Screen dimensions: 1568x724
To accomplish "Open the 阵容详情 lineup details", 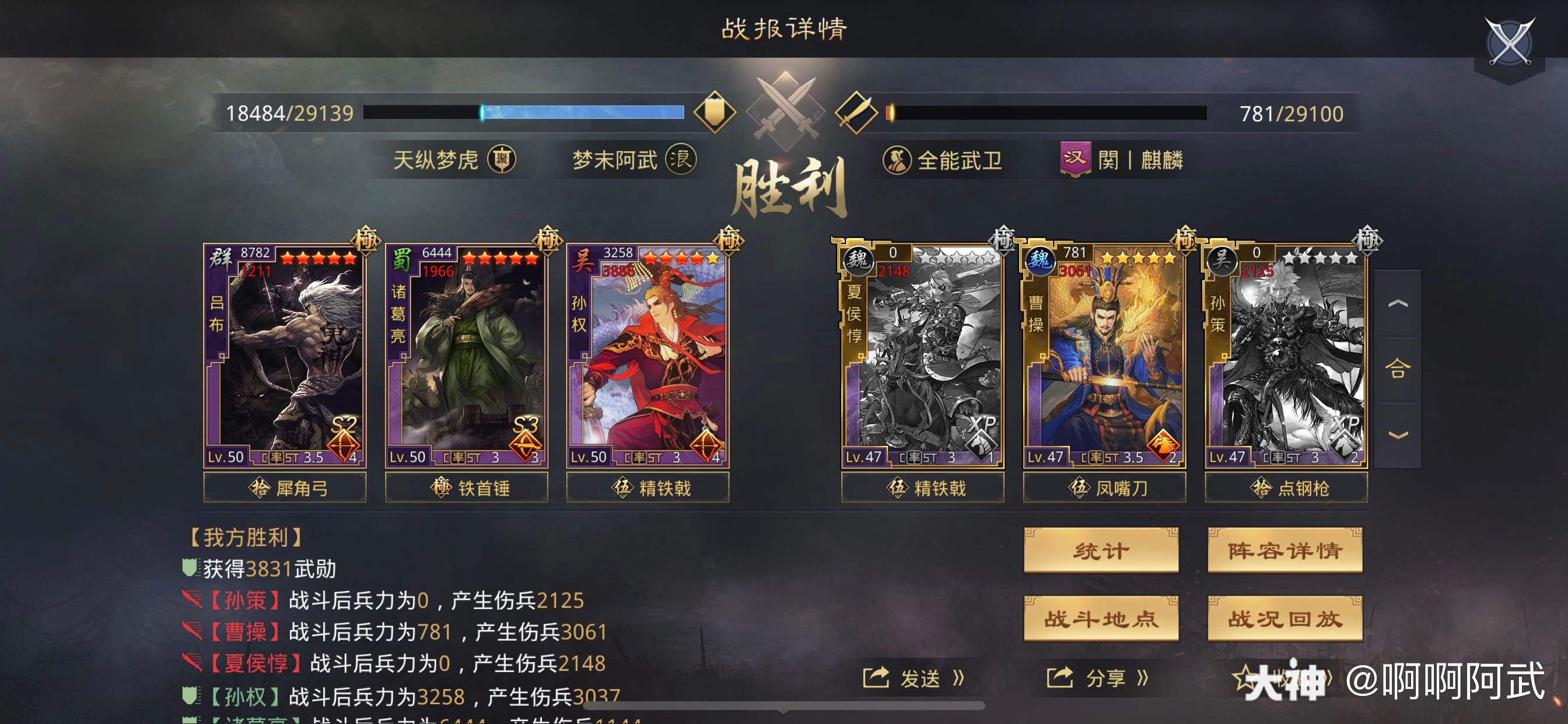I will click(1284, 550).
